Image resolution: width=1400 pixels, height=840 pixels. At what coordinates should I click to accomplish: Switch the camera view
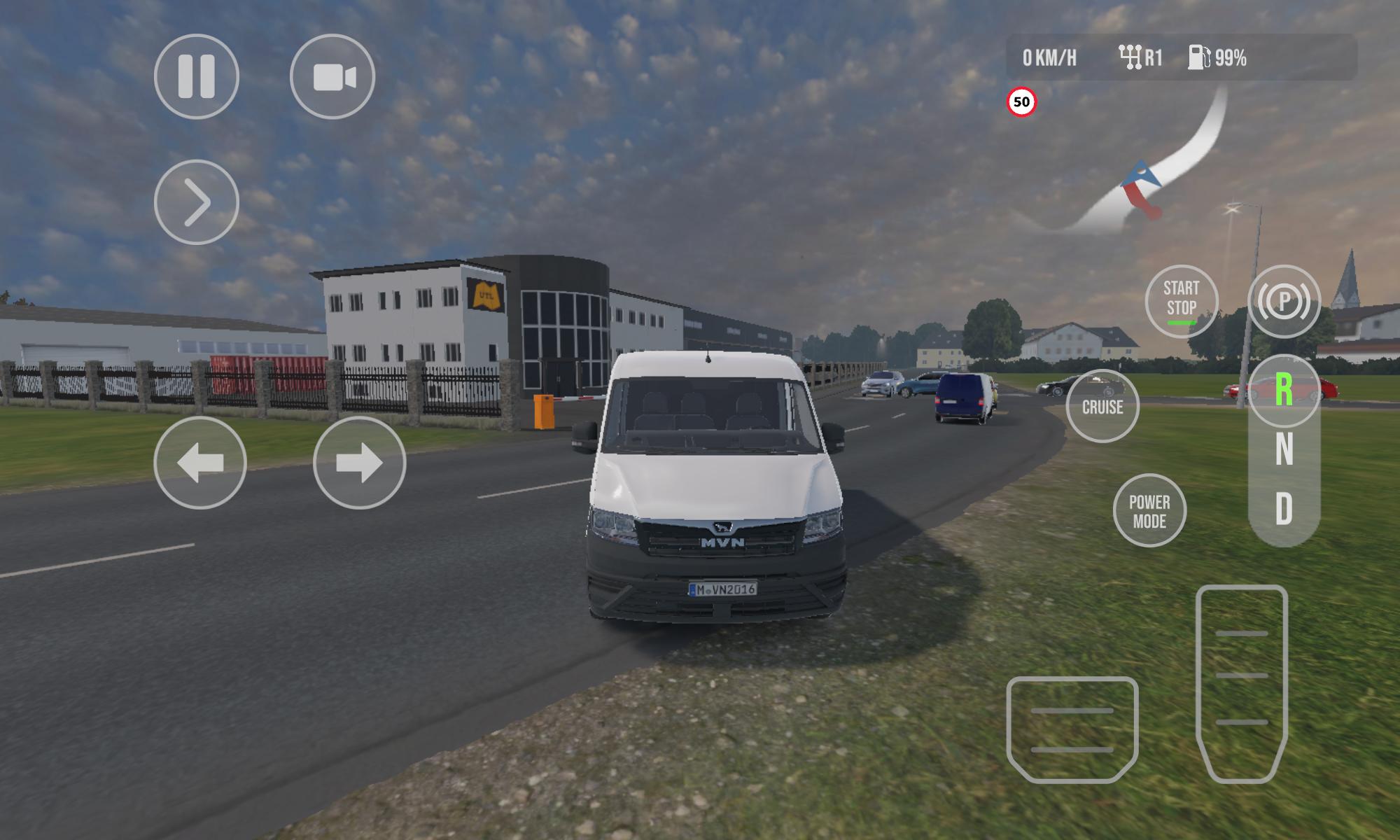[332, 76]
